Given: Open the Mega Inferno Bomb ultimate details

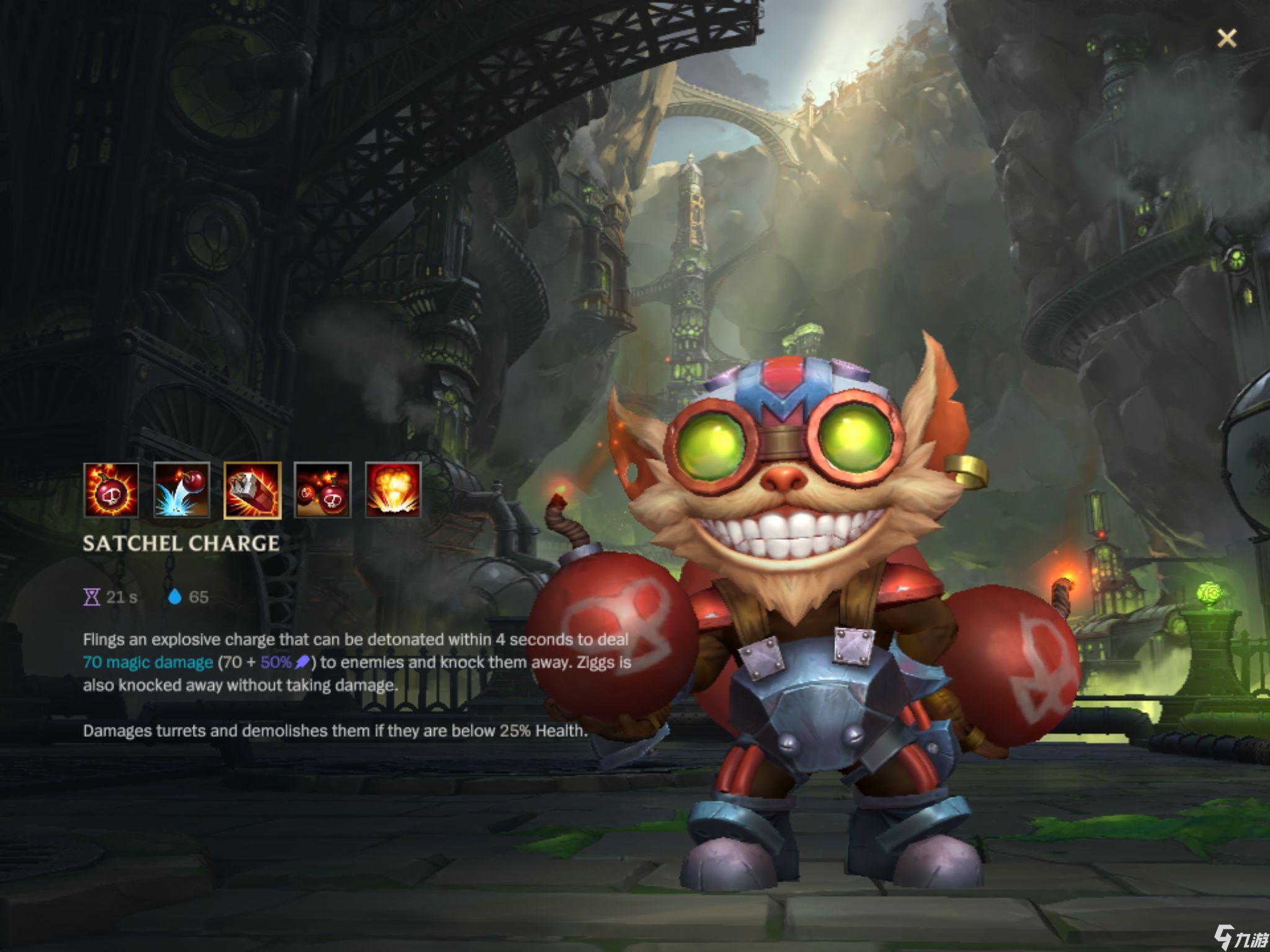Looking at the screenshot, I should [x=393, y=490].
